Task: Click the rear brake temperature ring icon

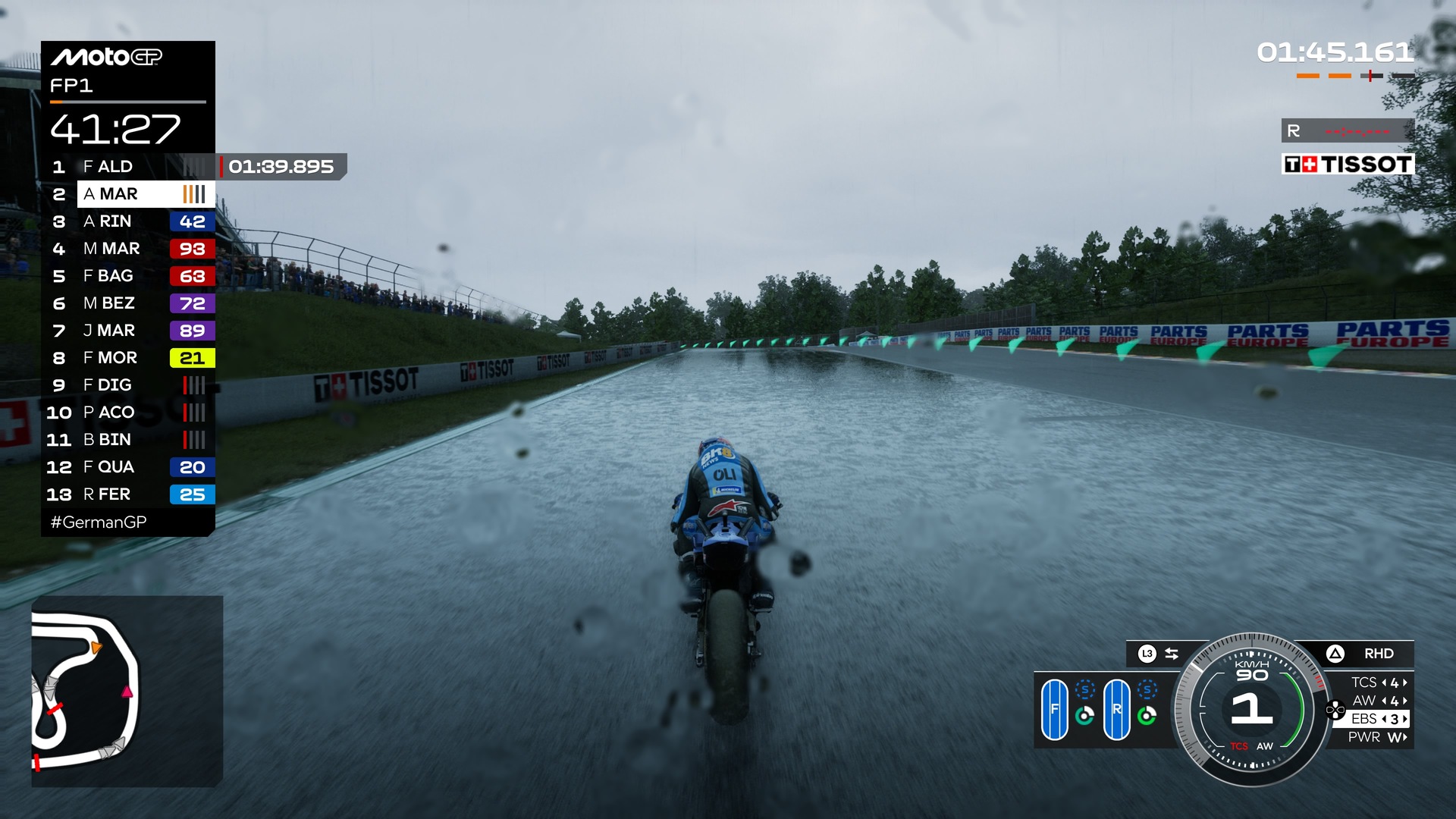Action: (x=1147, y=716)
